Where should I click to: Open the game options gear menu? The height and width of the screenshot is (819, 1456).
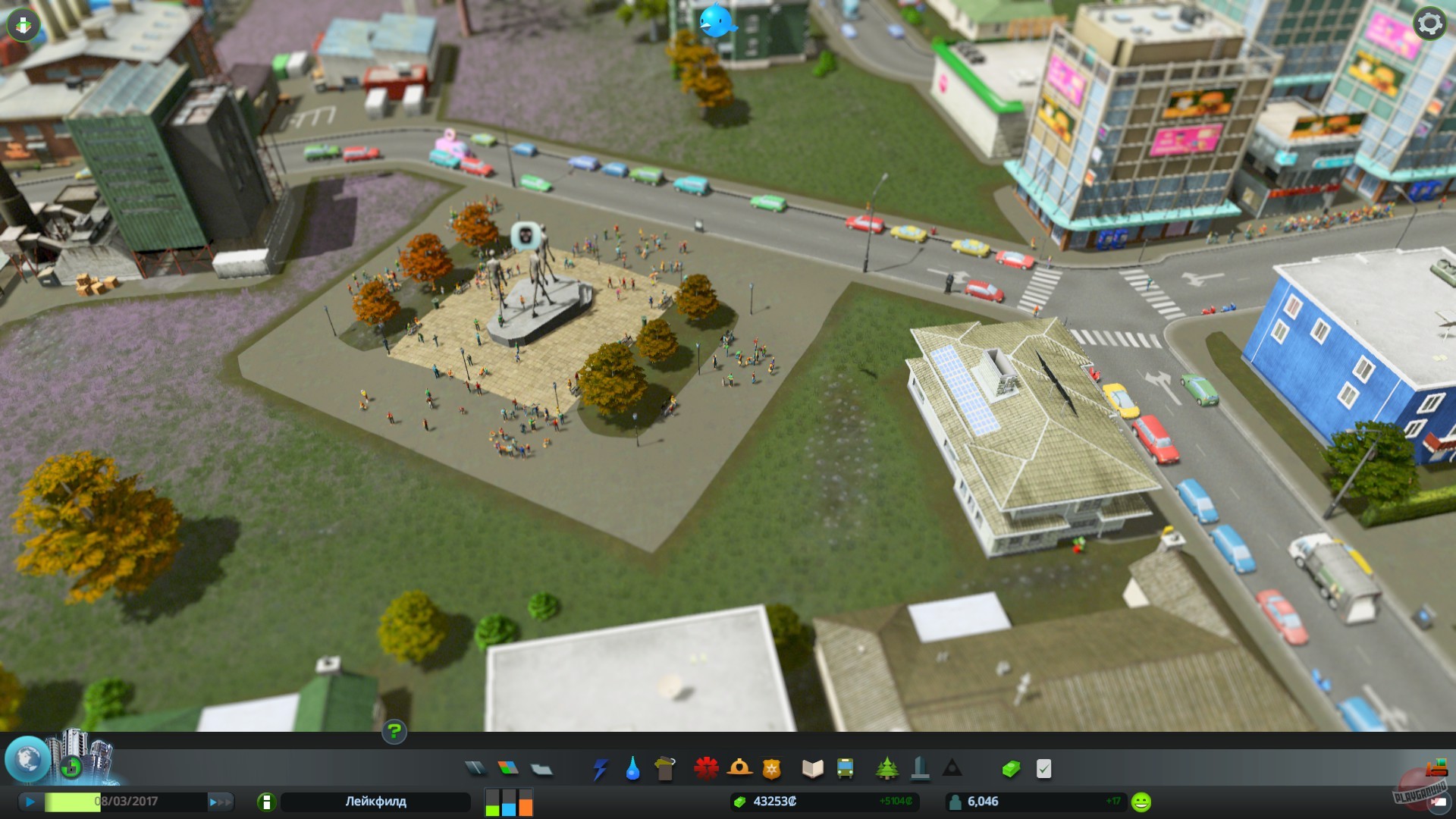click(1429, 24)
